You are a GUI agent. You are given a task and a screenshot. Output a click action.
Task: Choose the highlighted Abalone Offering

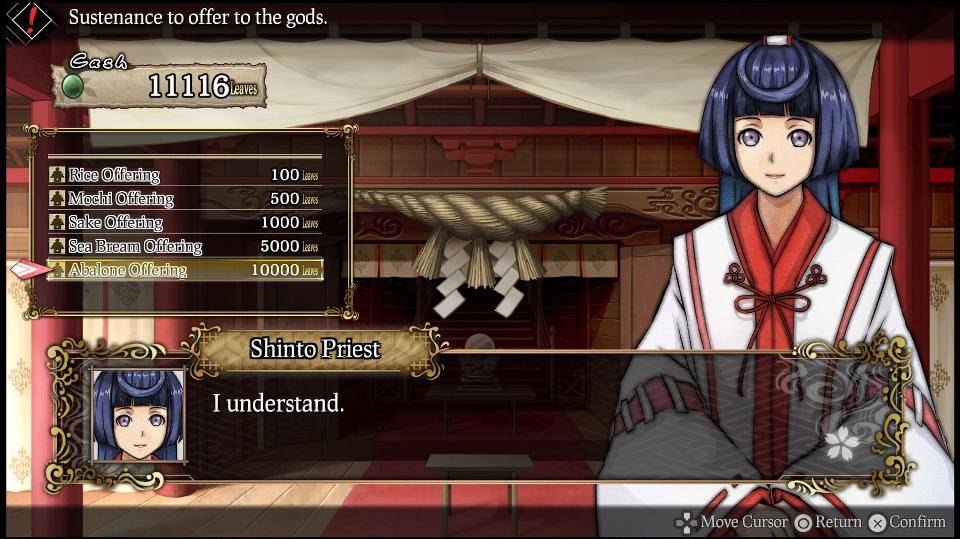point(185,270)
